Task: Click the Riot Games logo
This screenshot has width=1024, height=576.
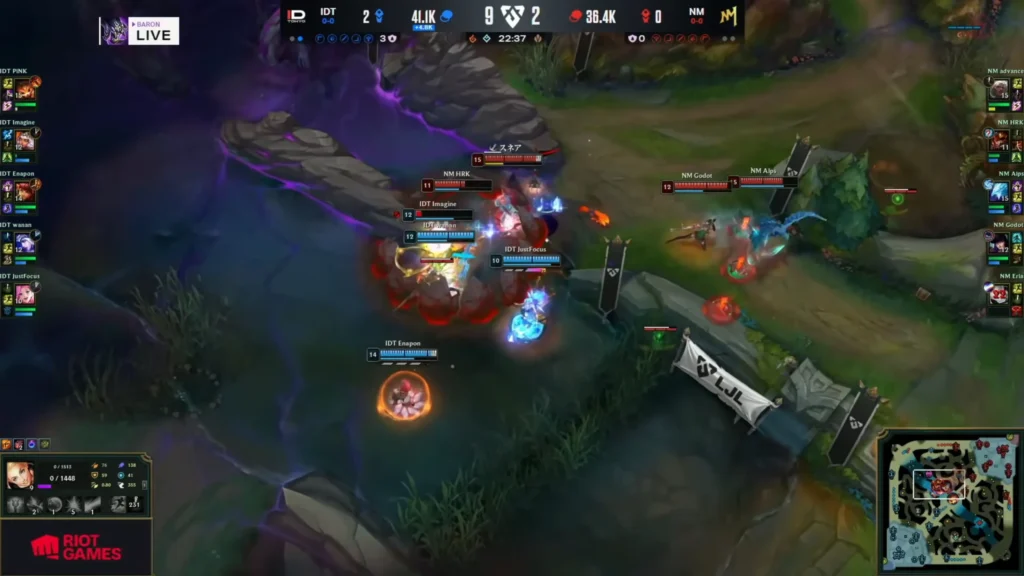Action: 76,547
